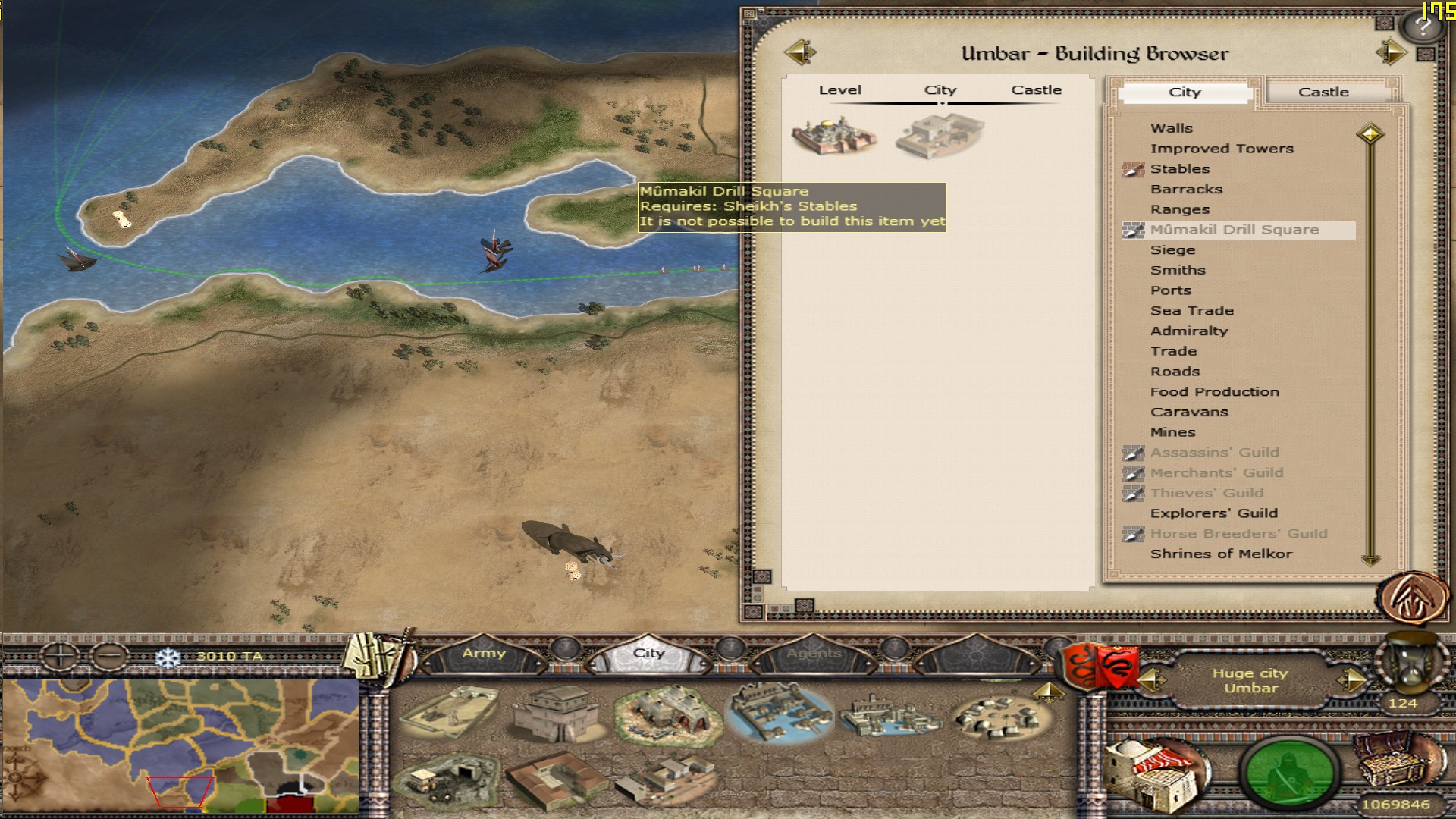
Task: Click the campaign minimap
Action: click(180, 745)
